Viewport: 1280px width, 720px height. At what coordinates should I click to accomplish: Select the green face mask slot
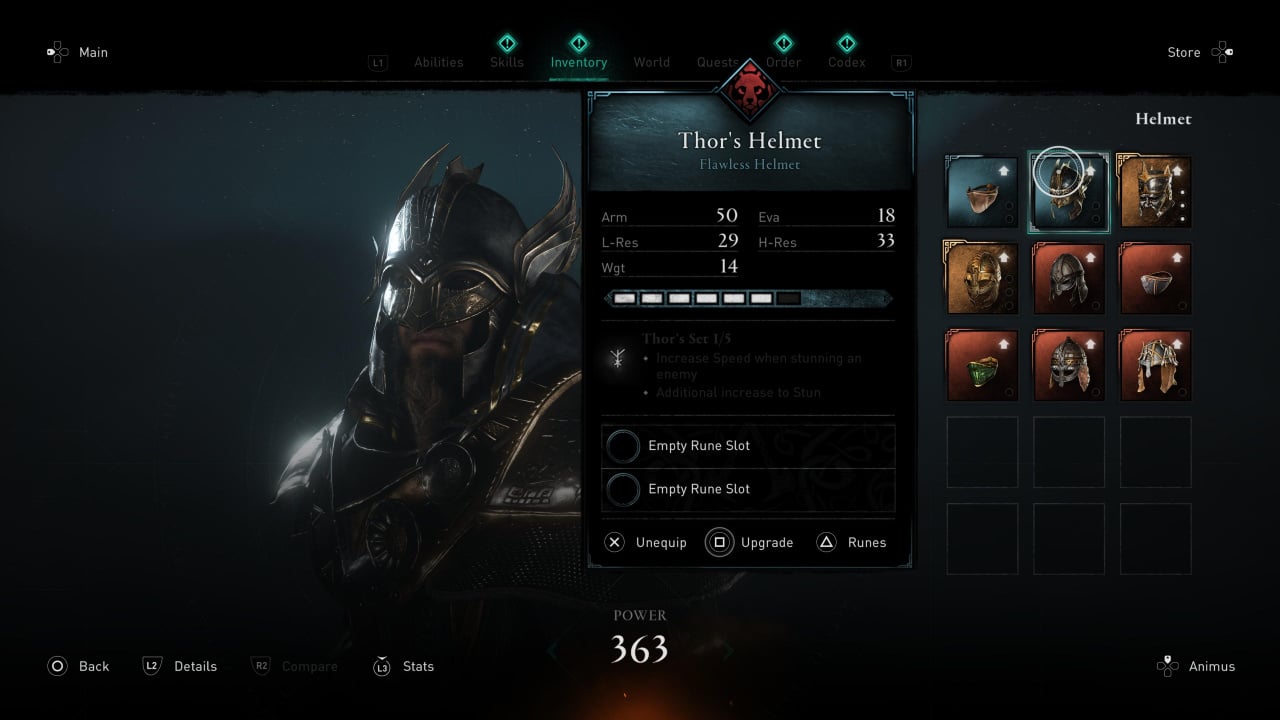tap(982, 366)
